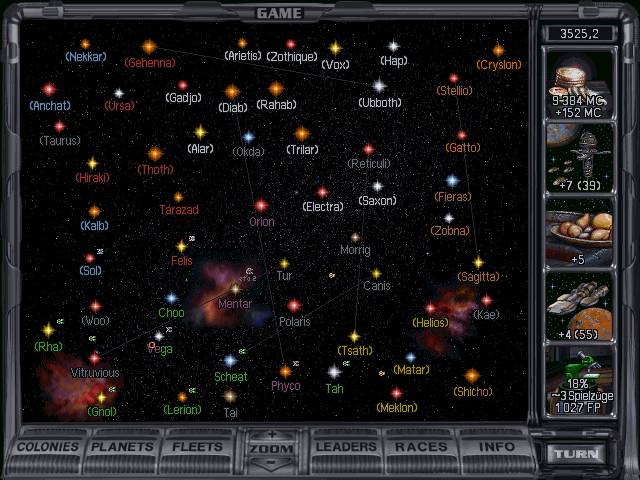The width and height of the screenshot is (640, 480).
Task: Open the treasury money panel
Action: click(x=588, y=83)
